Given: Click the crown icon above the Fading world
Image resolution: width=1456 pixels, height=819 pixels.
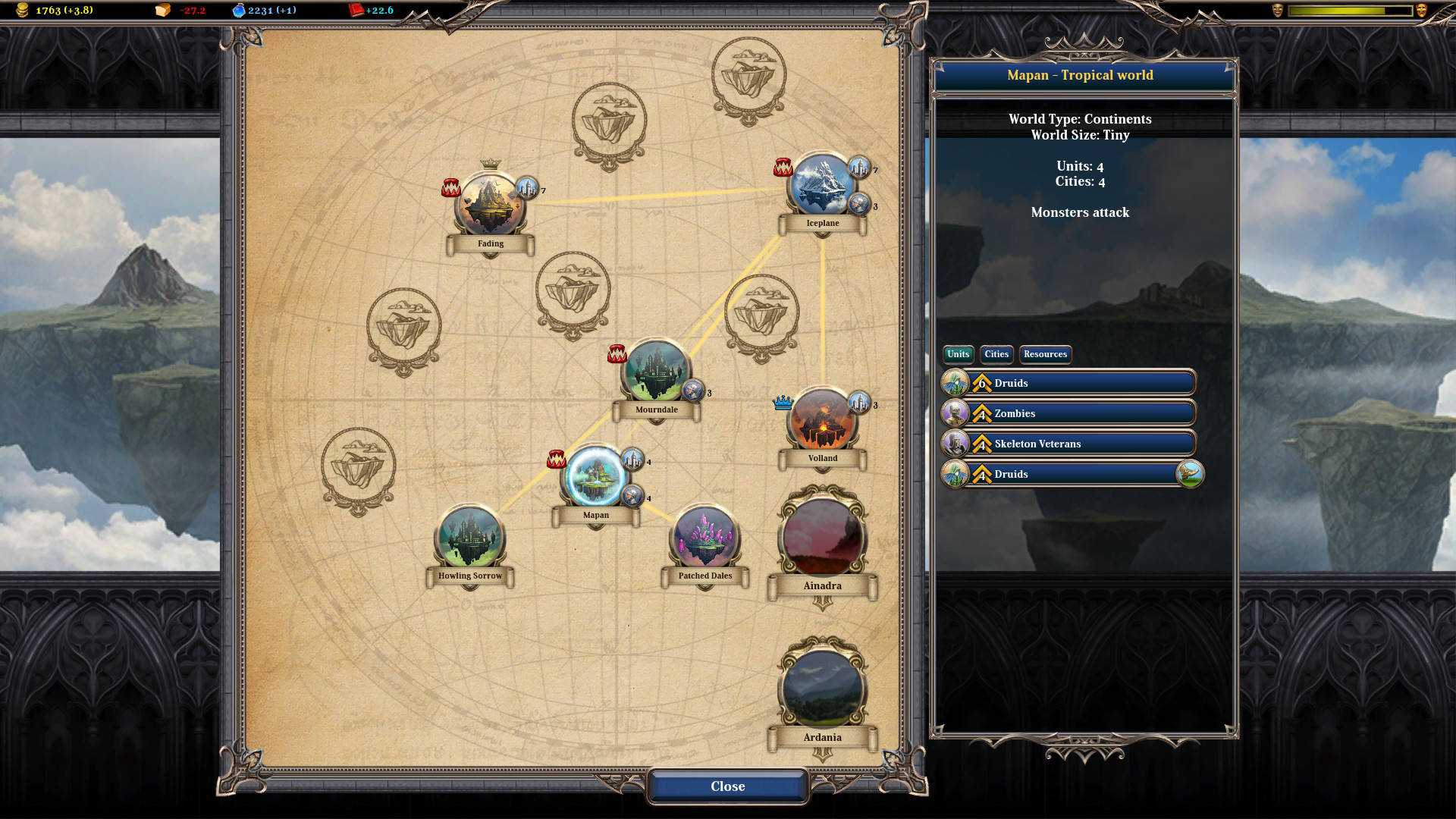Looking at the screenshot, I should [x=491, y=165].
